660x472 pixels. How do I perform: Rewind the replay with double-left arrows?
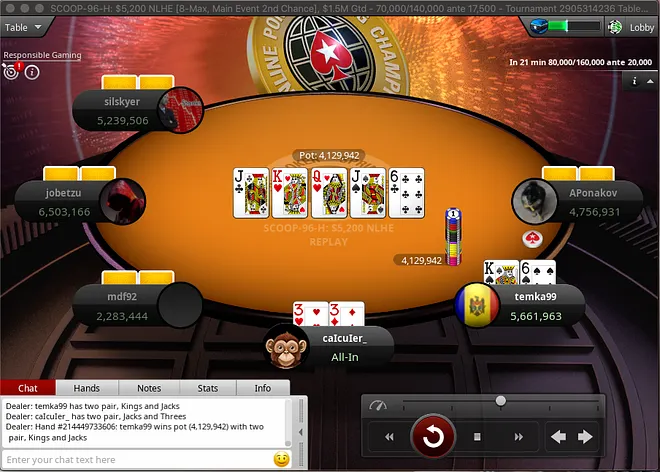click(x=389, y=437)
